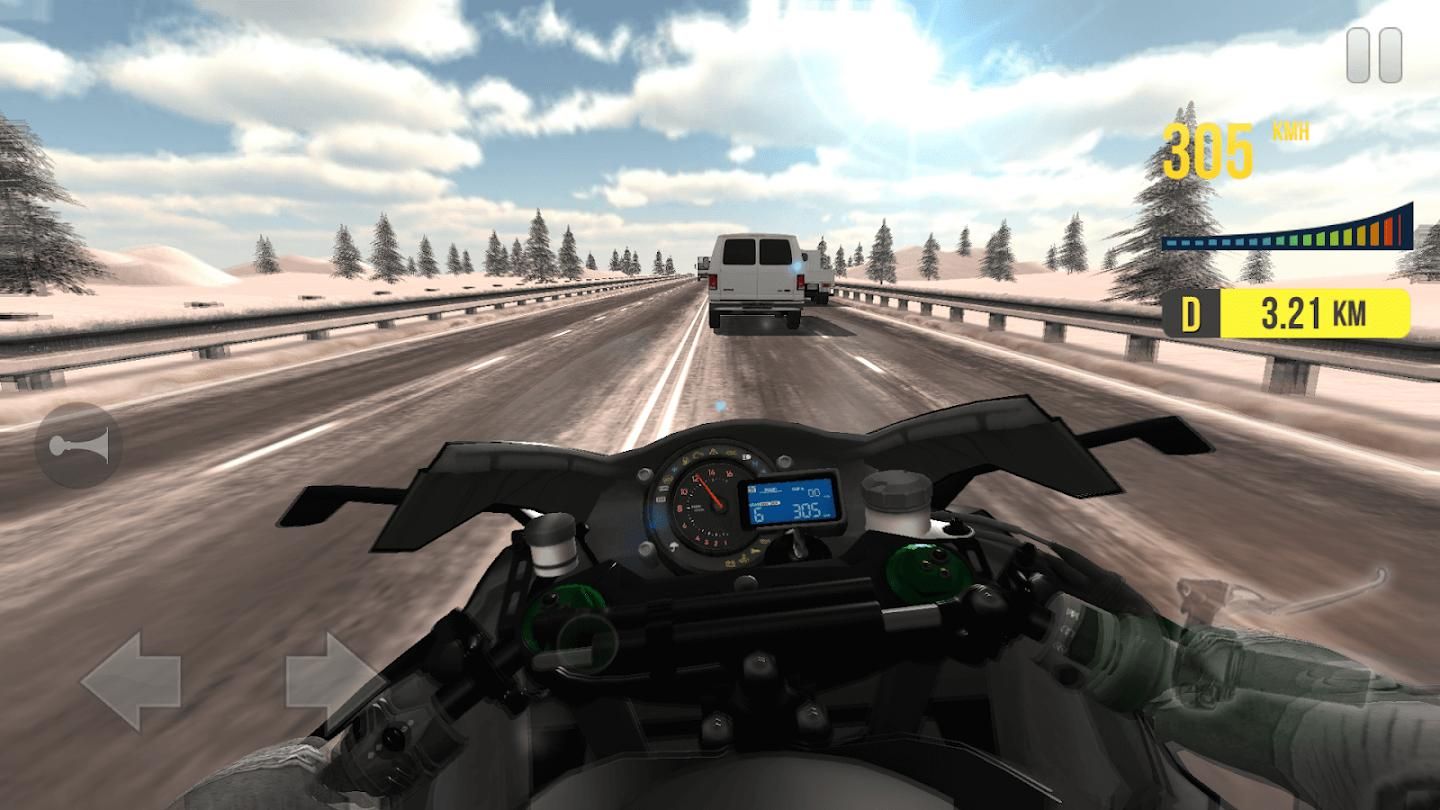Pause the game with the pause button
This screenshot has width=1440, height=810.
point(1374,55)
